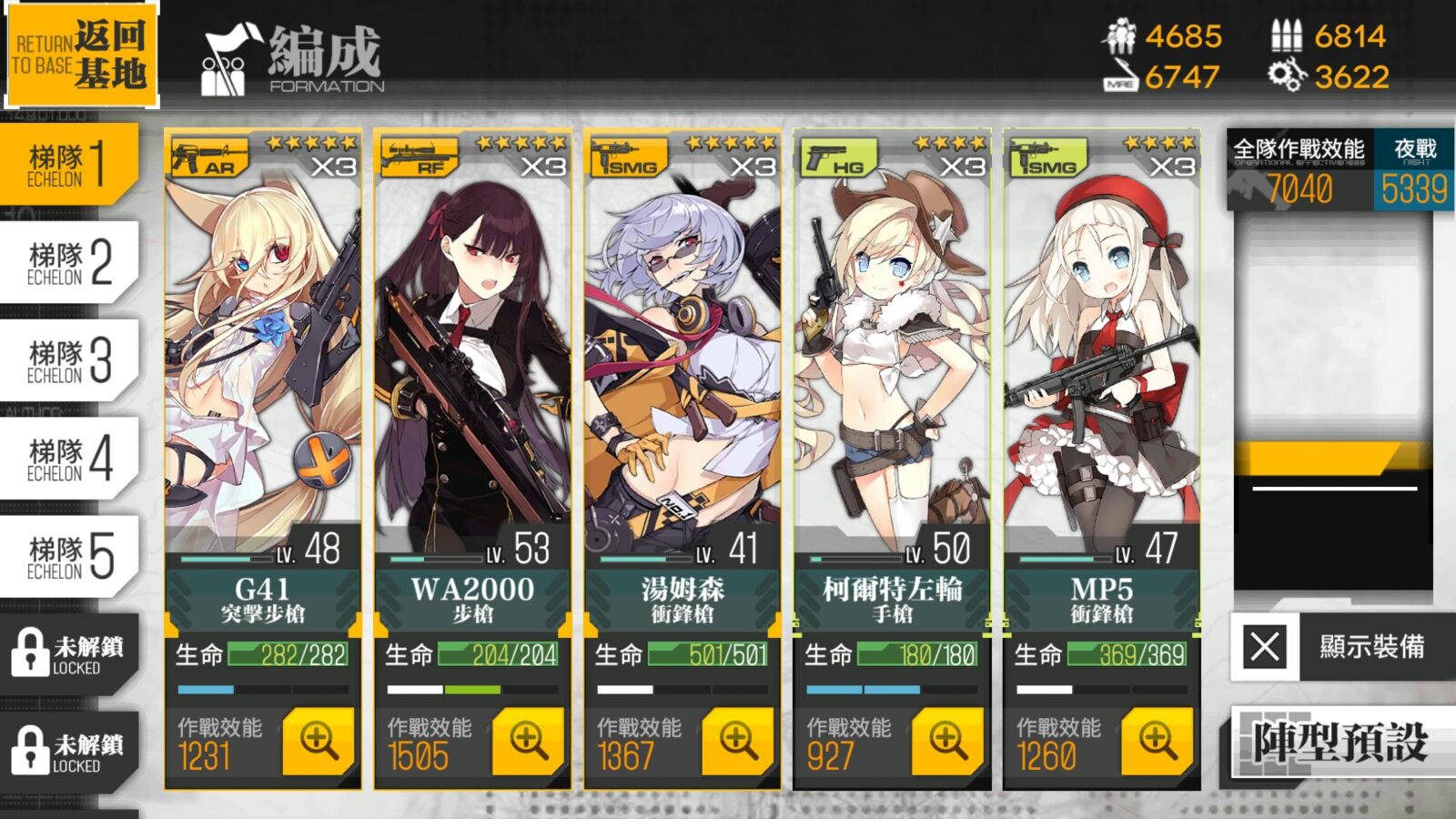The height and width of the screenshot is (819, 1456).
Task: Select the WA2000 rifle card
Action: [472, 364]
